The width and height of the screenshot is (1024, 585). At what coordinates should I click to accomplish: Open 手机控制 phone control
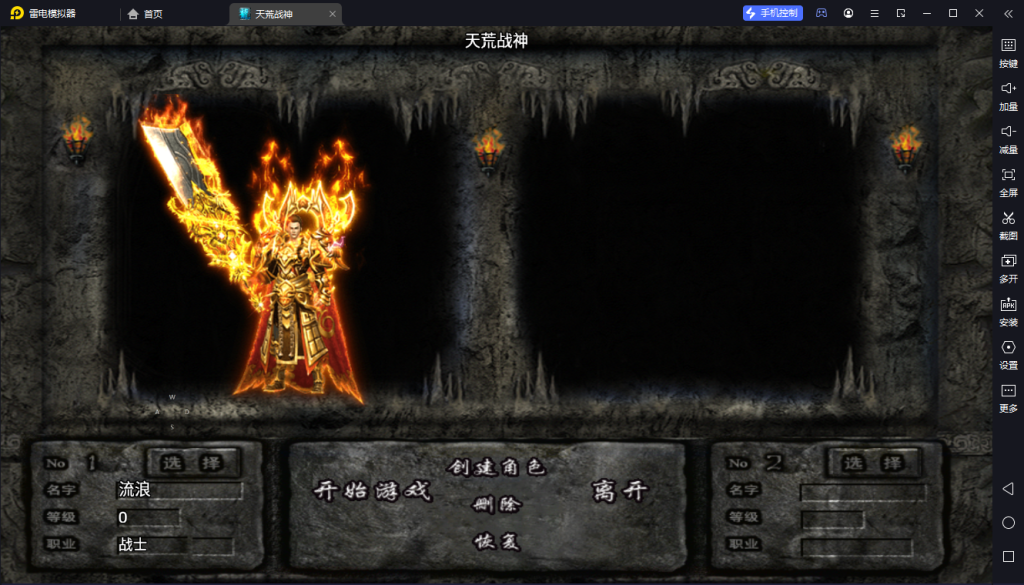click(x=772, y=13)
